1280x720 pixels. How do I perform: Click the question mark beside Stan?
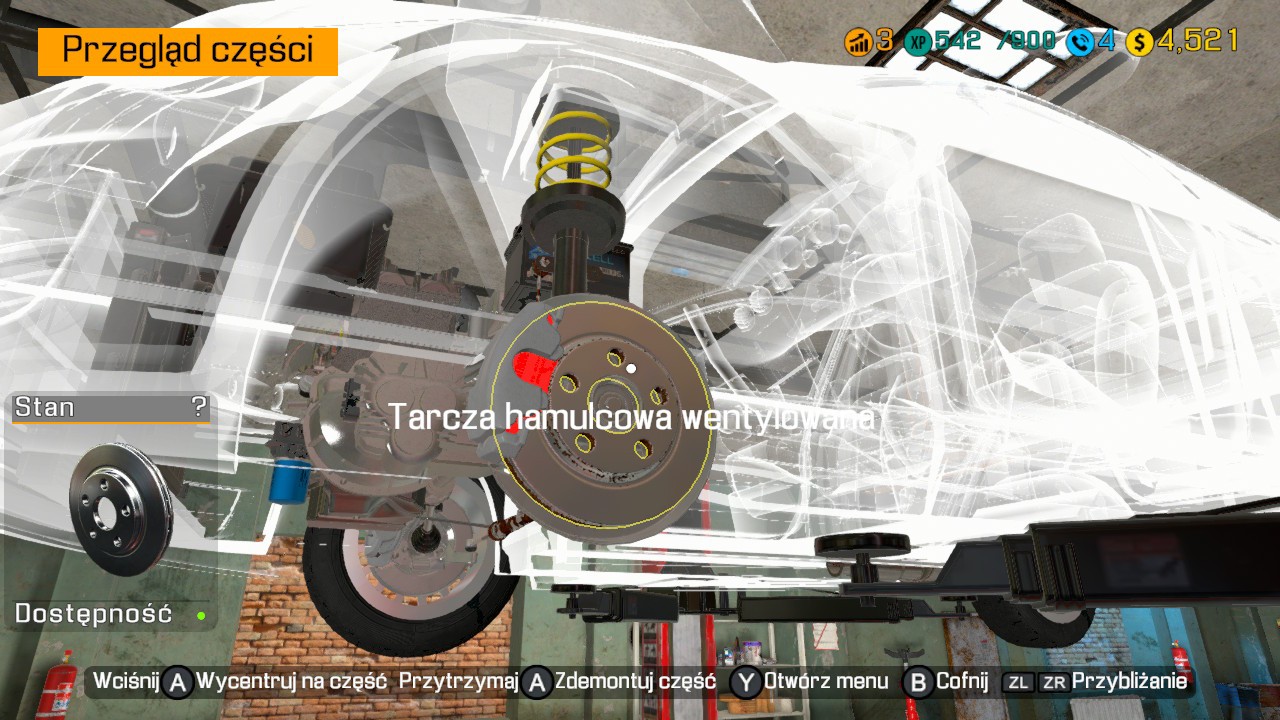[199, 407]
